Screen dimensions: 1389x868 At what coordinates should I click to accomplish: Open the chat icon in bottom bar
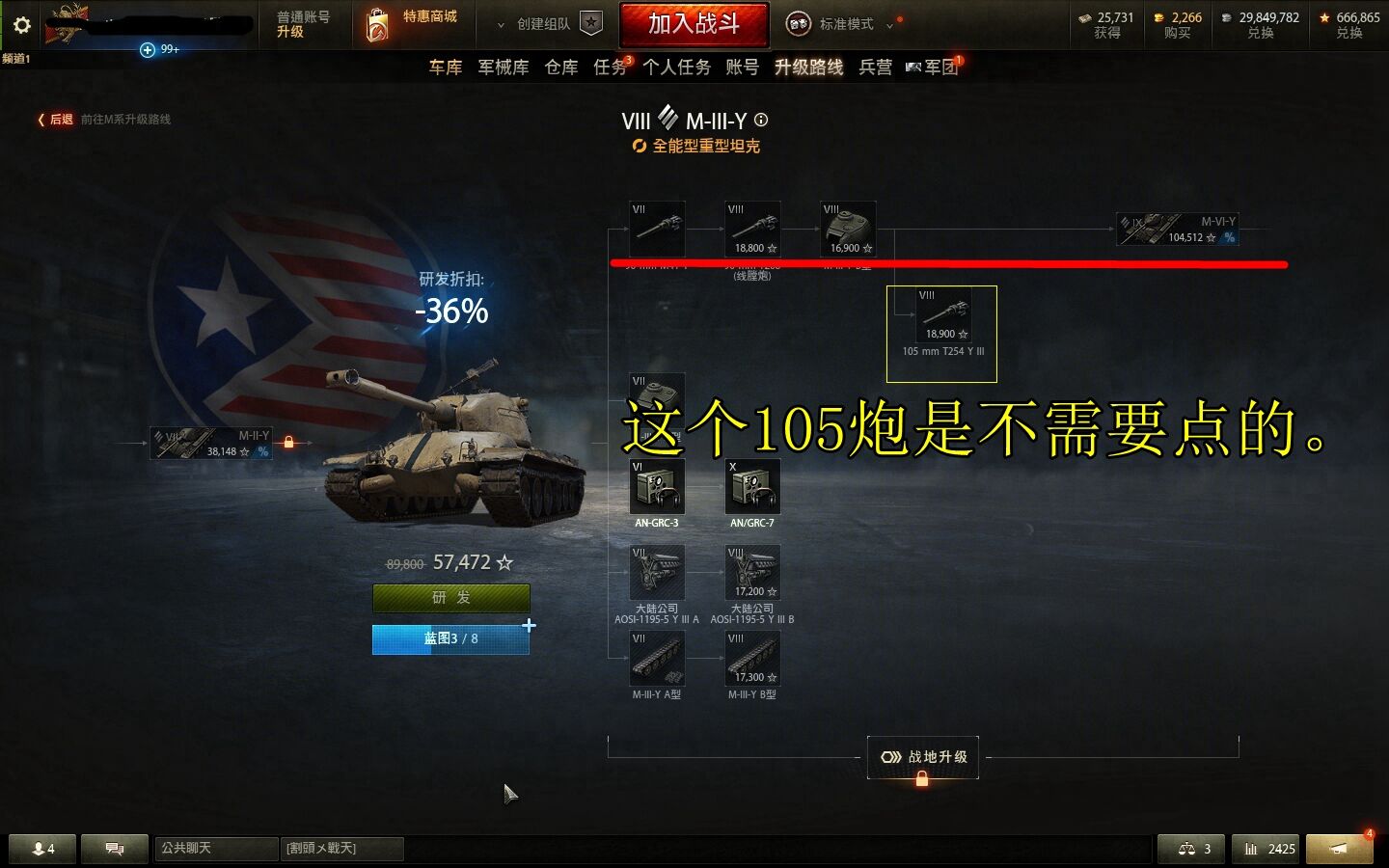tap(114, 849)
